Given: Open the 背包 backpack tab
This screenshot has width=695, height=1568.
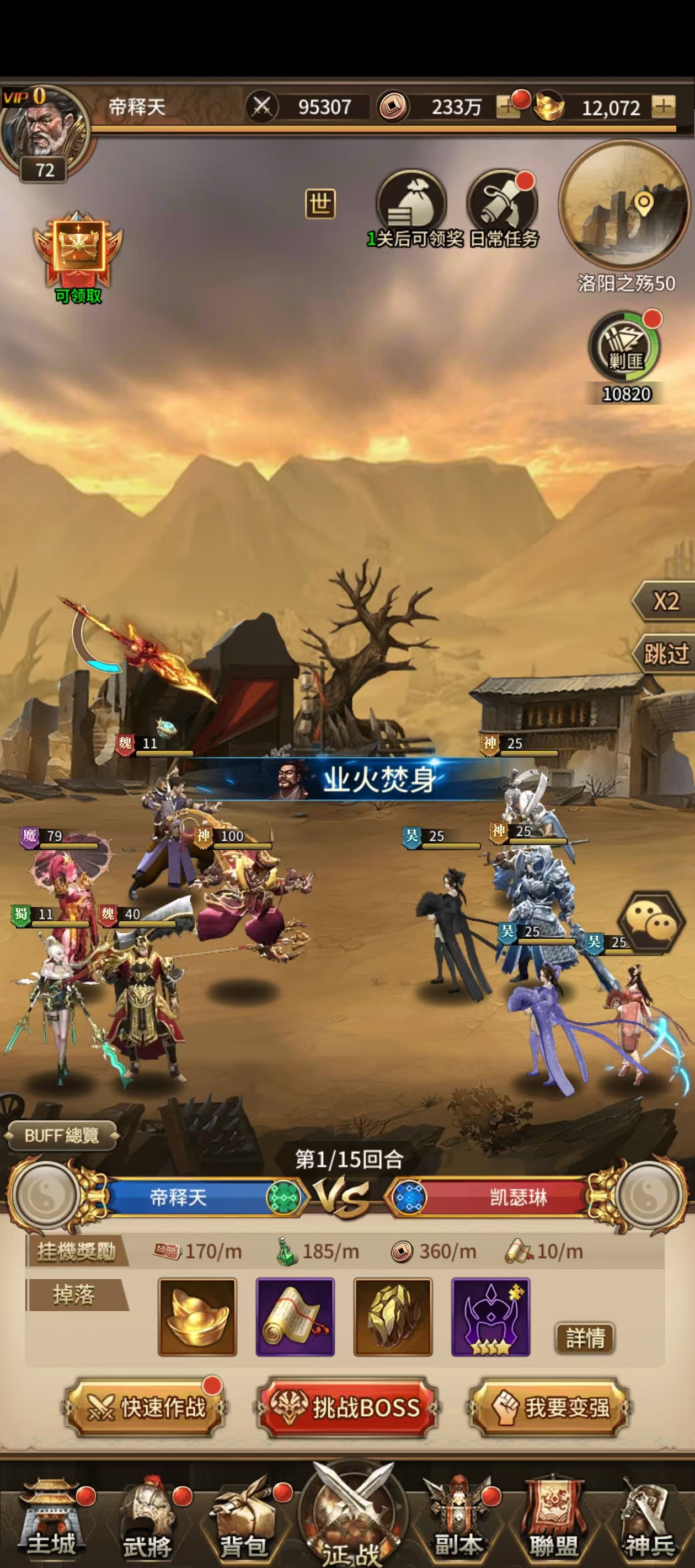Looking at the screenshot, I should (x=244, y=1519).
